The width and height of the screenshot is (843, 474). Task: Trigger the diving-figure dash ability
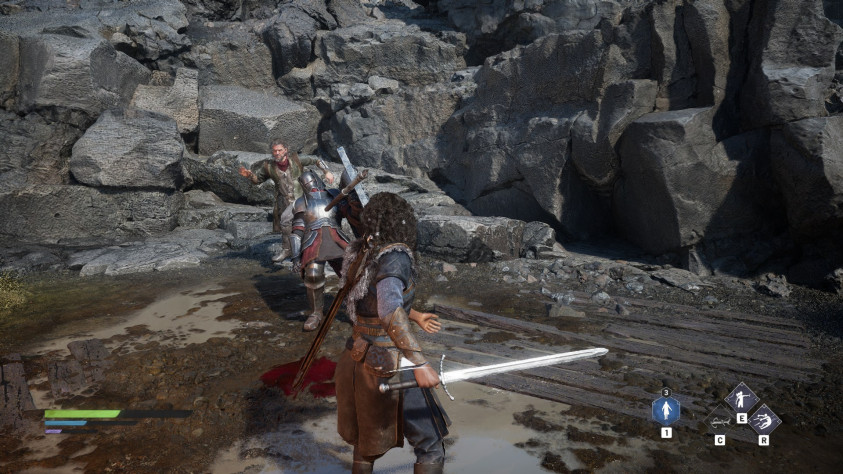coord(764,420)
